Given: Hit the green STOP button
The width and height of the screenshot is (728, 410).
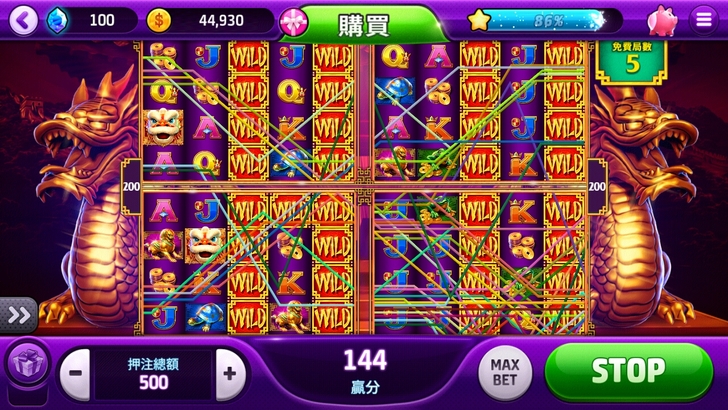Looking at the screenshot, I should pyautogui.click(x=627, y=371).
